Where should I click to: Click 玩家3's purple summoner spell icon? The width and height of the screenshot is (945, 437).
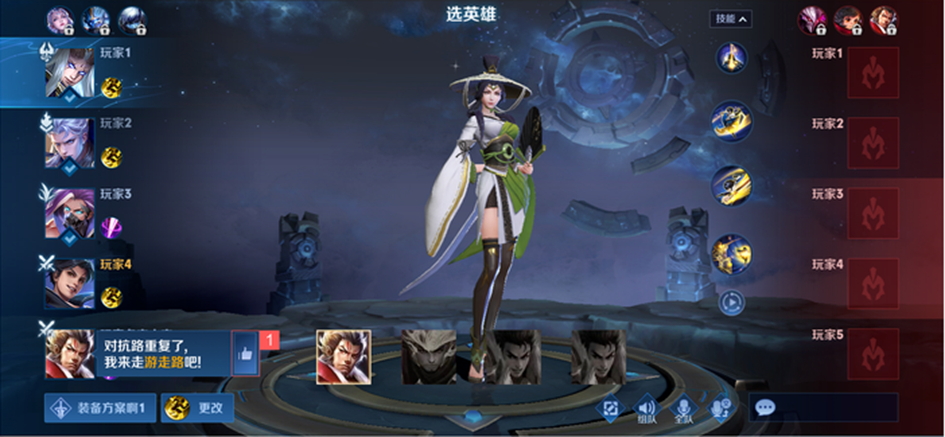click(x=111, y=228)
